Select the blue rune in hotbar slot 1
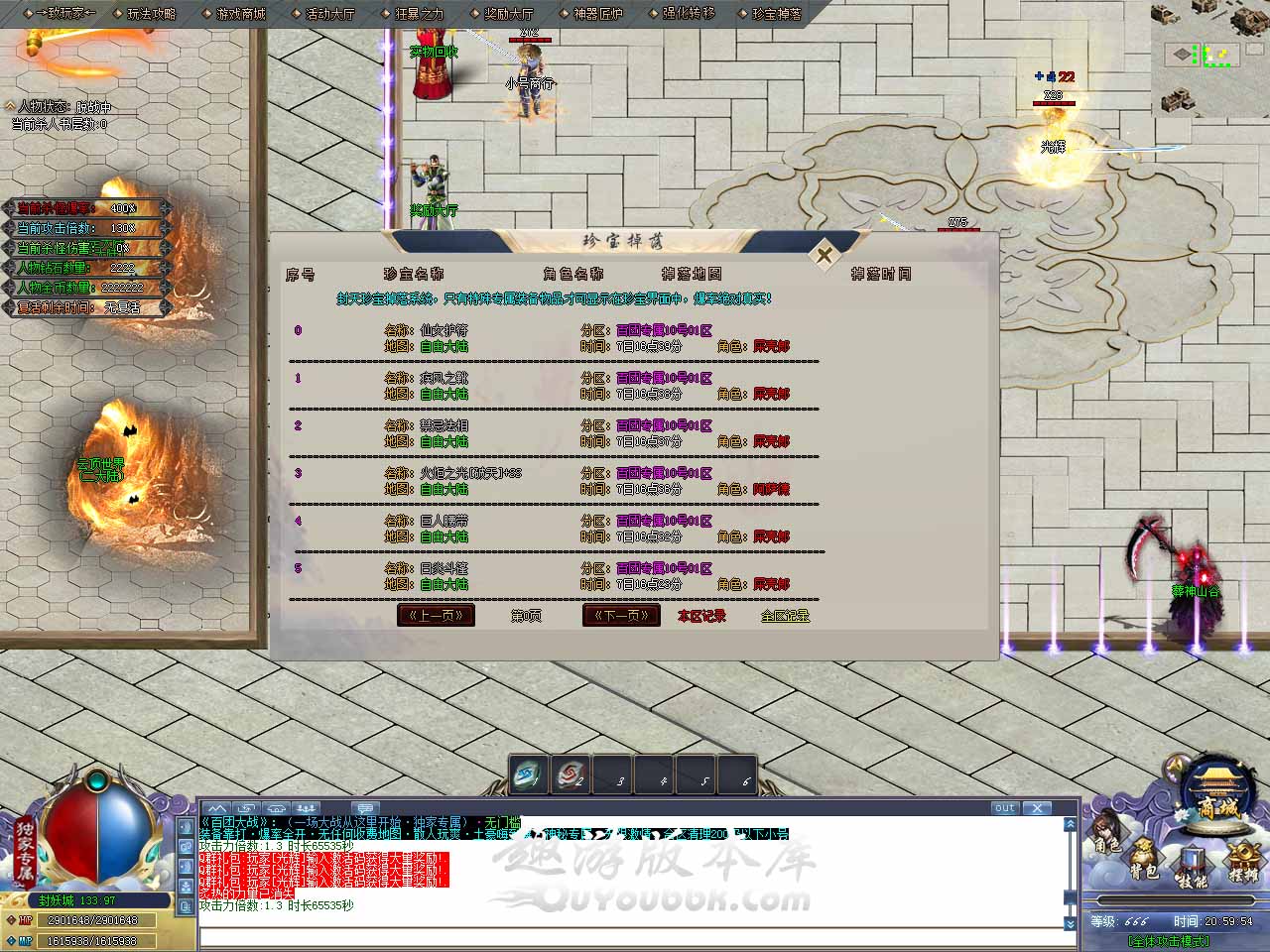This screenshot has width=1270, height=952. point(528,774)
